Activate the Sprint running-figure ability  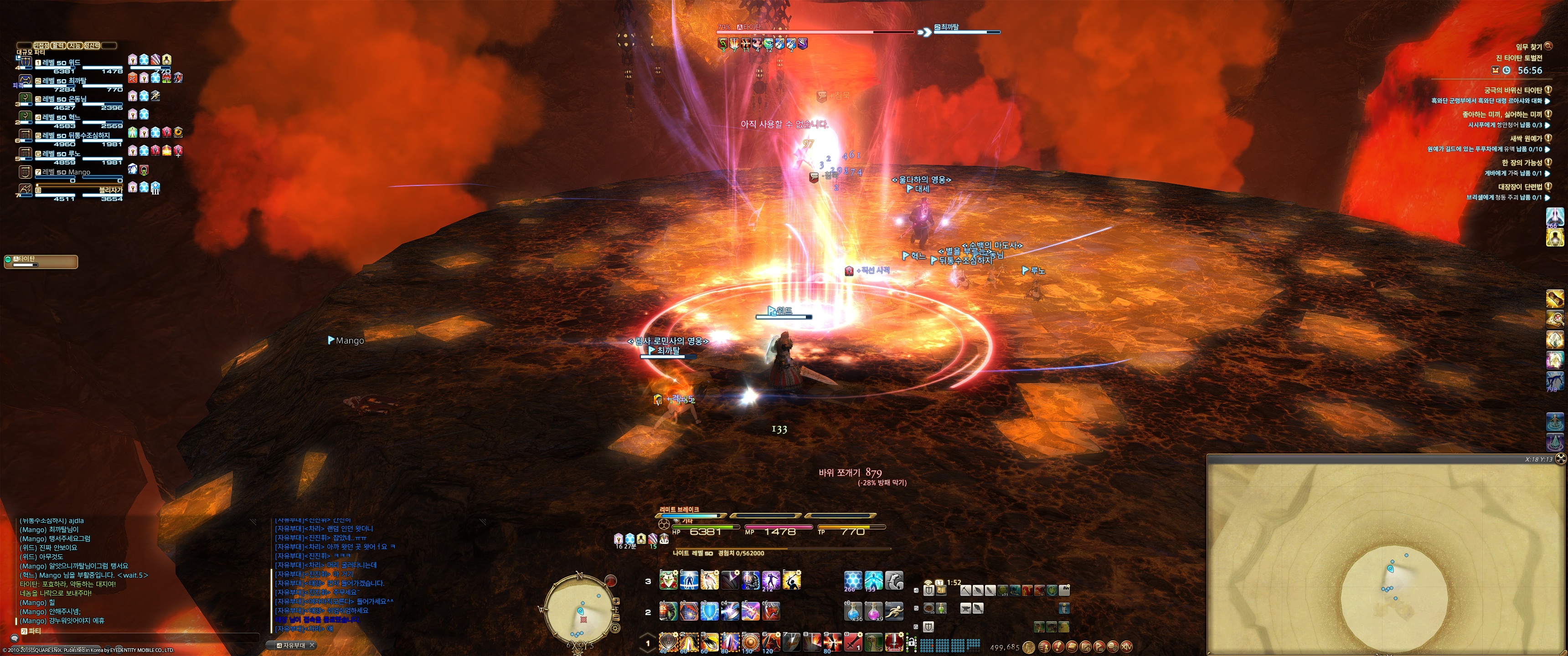[x=894, y=610]
